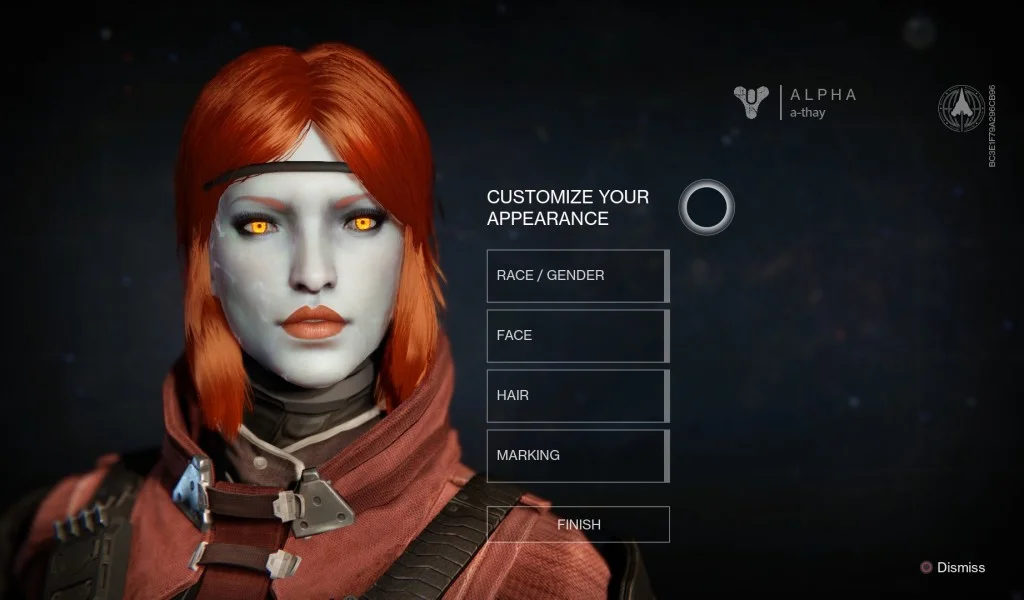Click the Finish button

(578, 524)
